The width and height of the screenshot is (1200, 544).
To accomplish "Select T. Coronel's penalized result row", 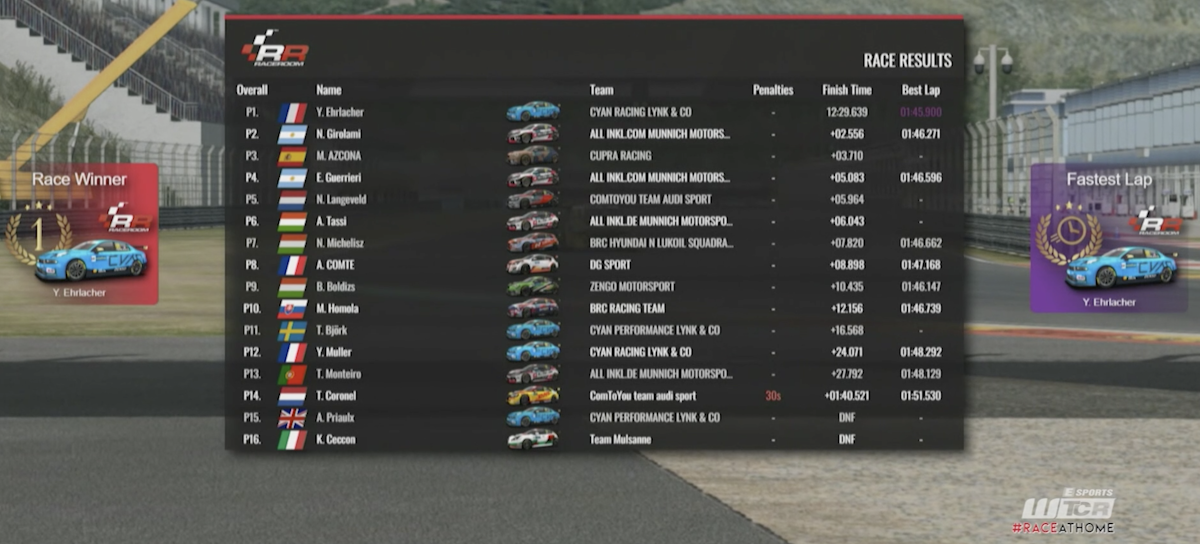I will click(594, 396).
